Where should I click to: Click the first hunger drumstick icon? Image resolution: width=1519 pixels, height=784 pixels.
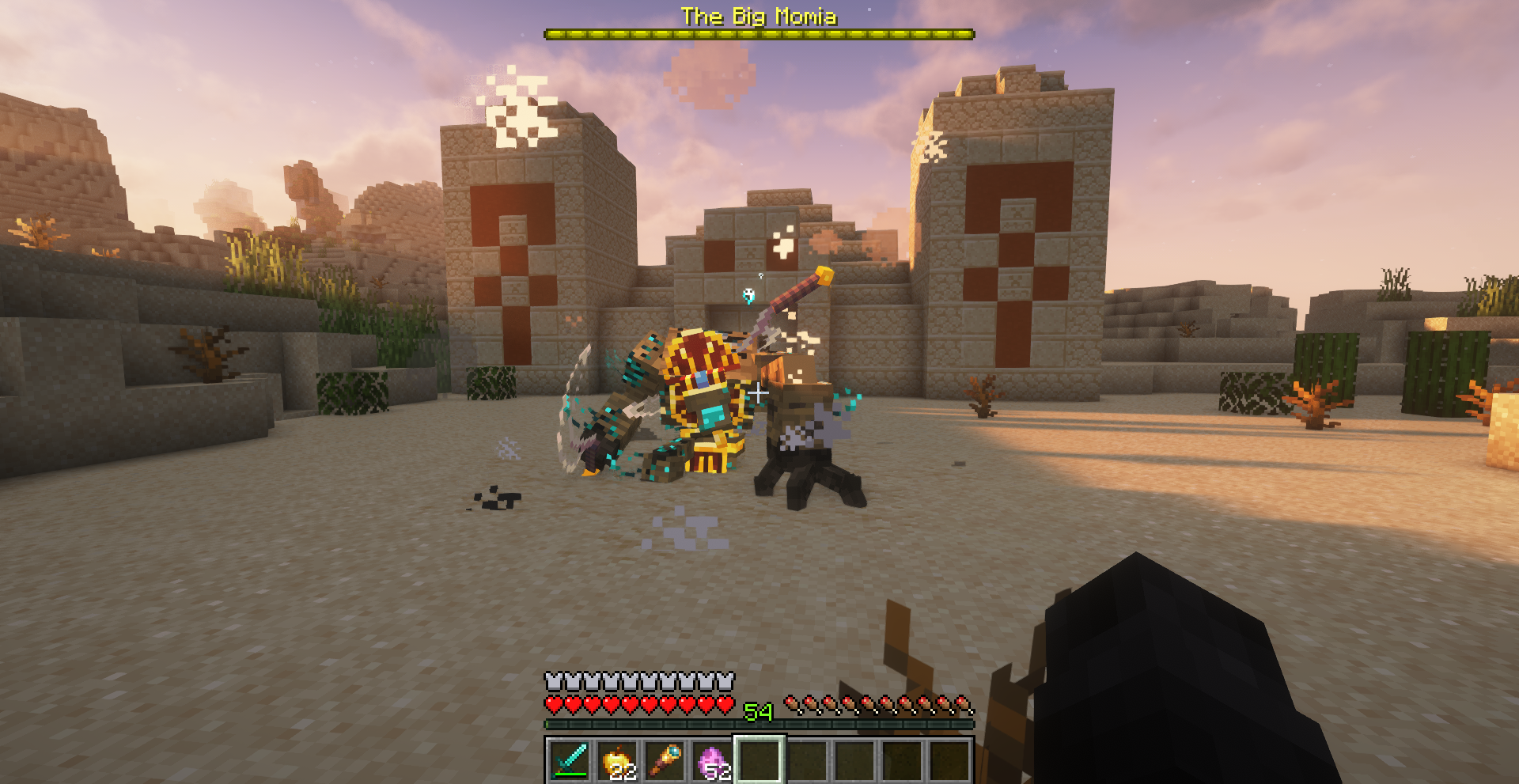pos(793,704)
